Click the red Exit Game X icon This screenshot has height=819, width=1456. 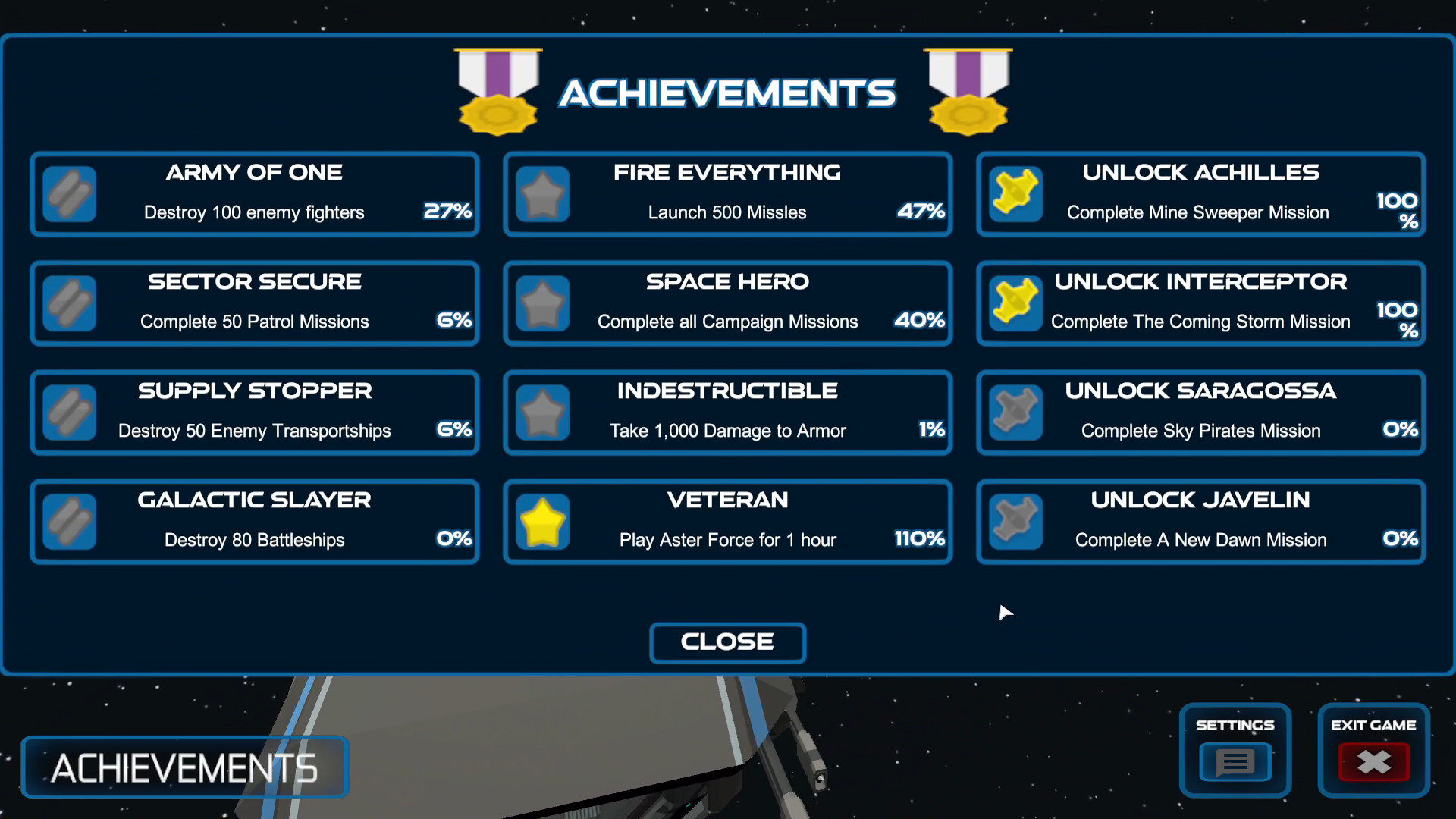[1373, 763]
